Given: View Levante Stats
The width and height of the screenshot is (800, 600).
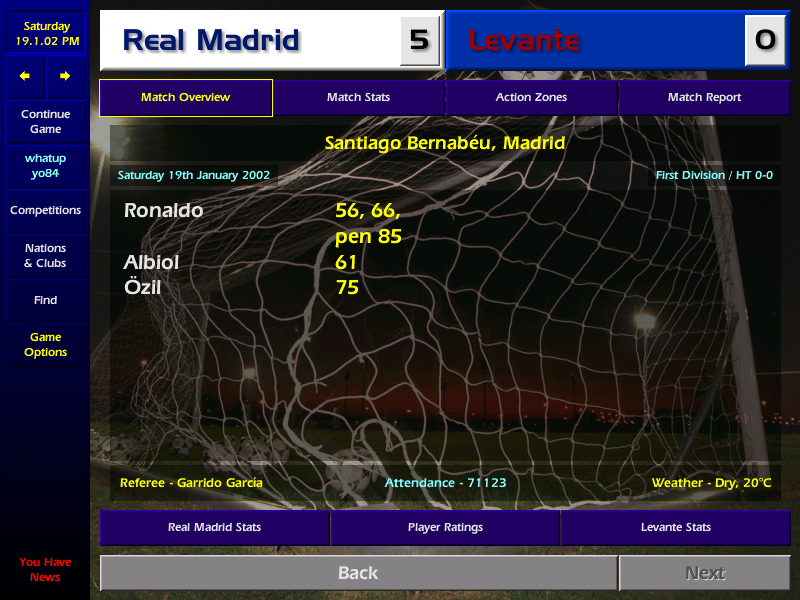Looking at the screenshot, I should (x=676, y=527).
